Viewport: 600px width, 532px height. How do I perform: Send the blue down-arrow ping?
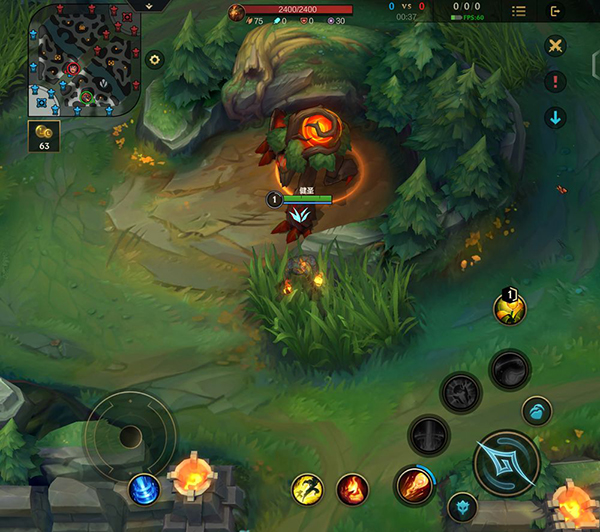point(556,118)
